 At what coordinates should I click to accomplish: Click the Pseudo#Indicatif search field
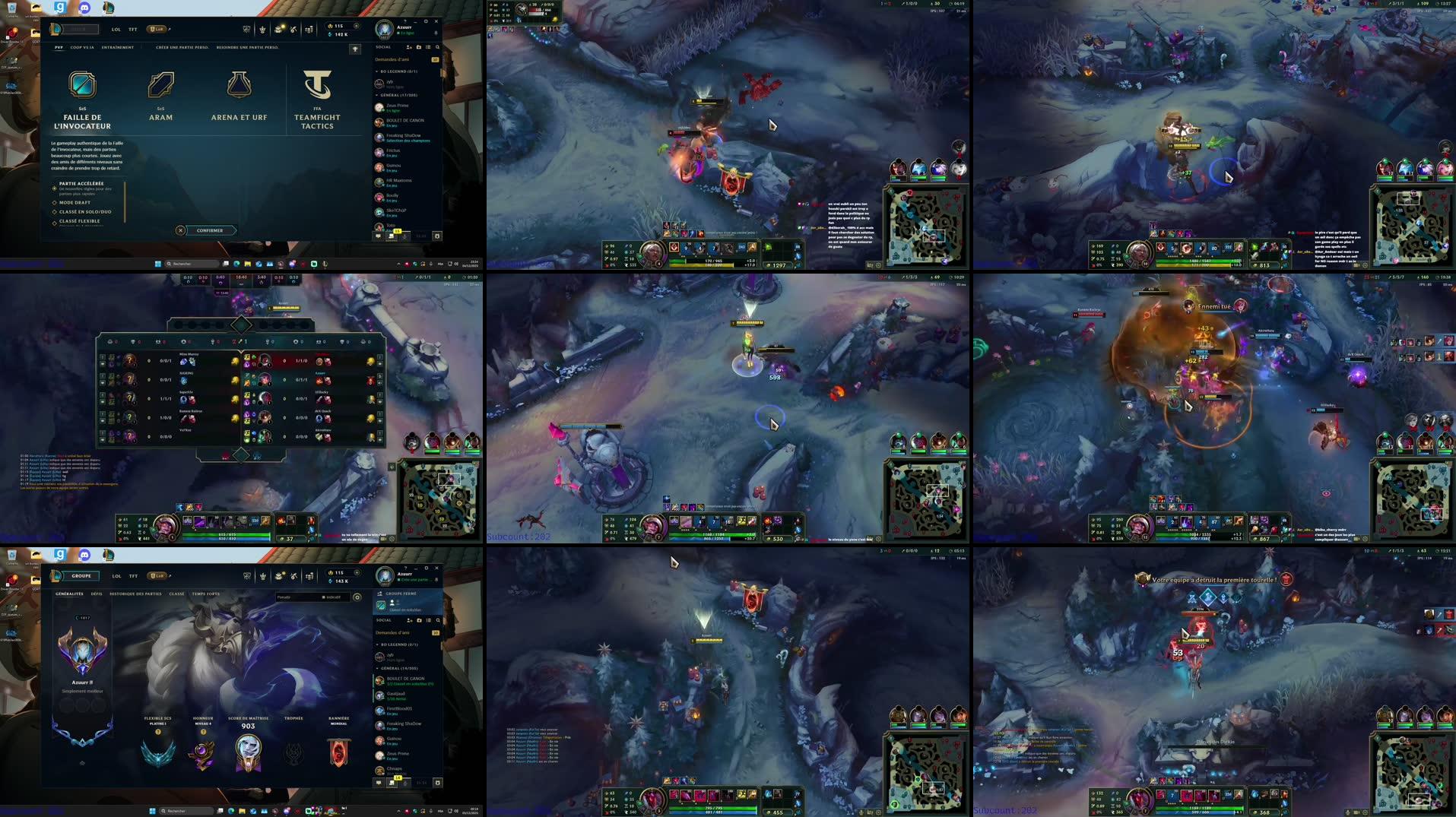[314, 597]
